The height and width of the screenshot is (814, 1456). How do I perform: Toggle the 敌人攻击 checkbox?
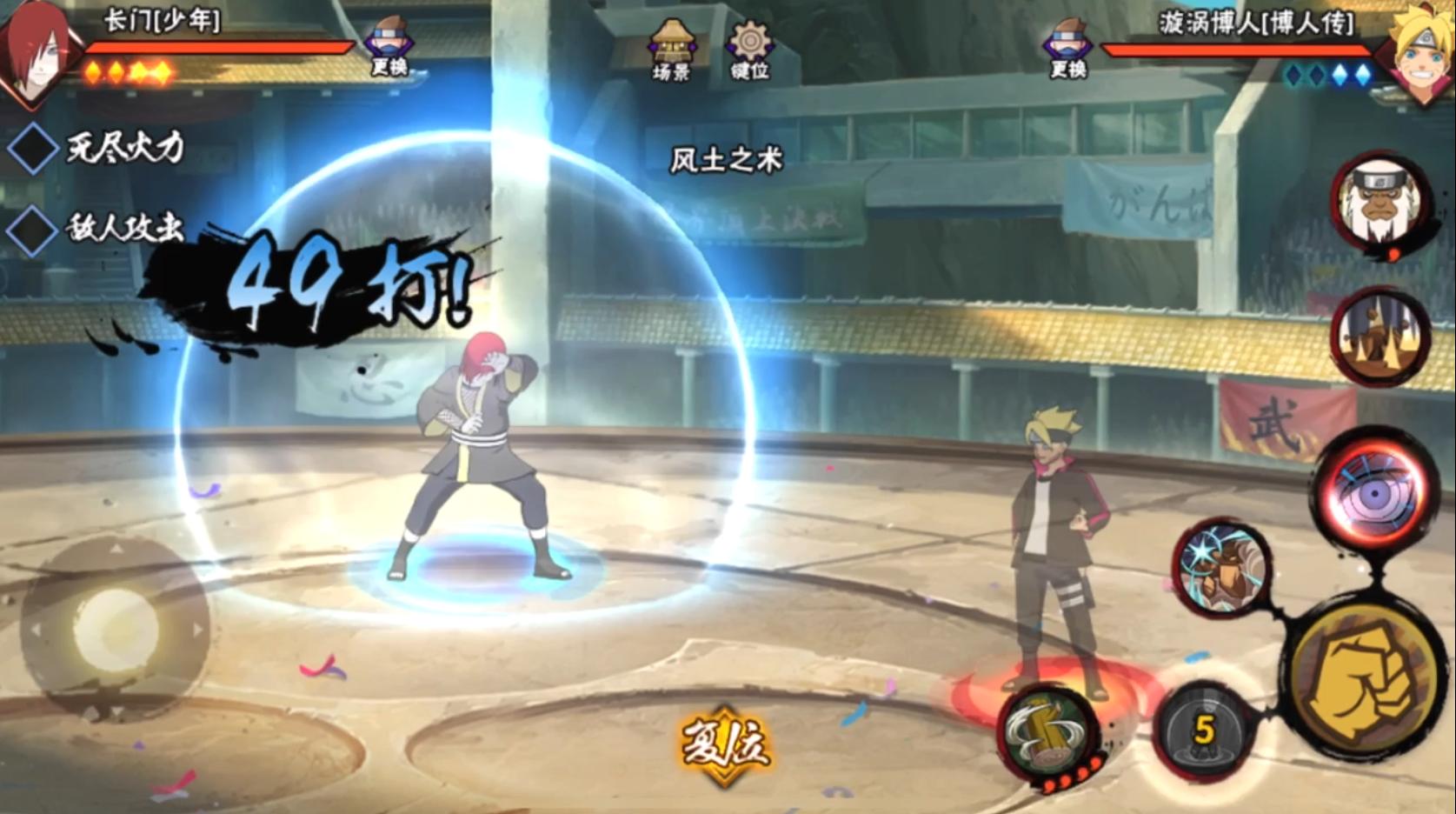[33, 230]
